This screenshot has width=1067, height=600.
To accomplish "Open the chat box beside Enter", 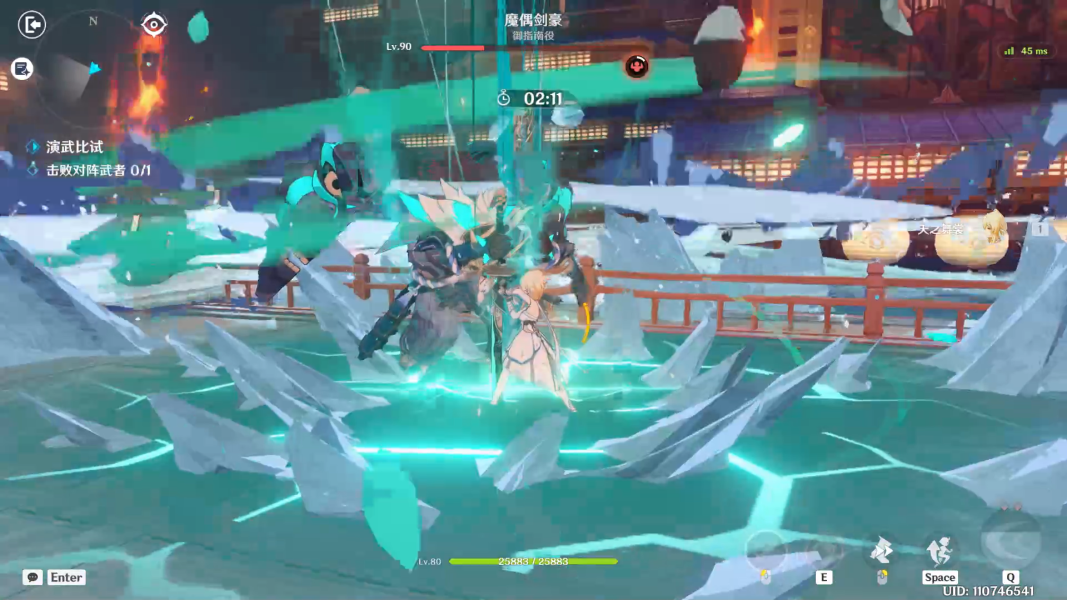I will tap(33, 577).
